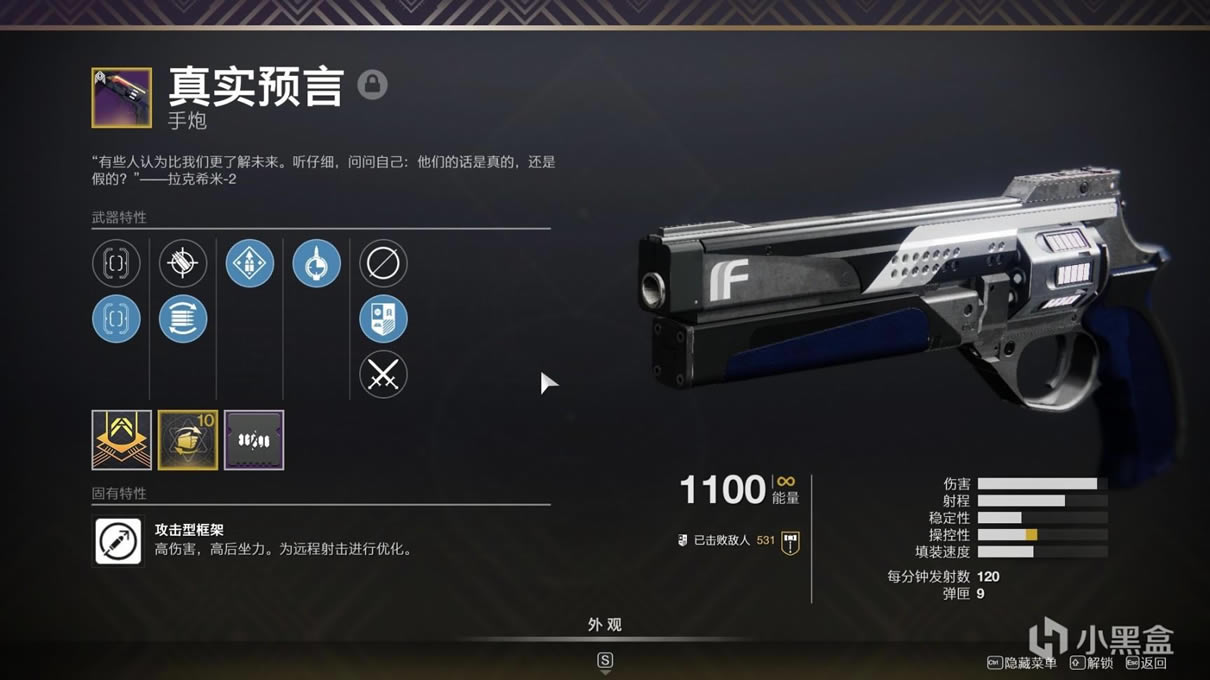Viewport: 1210px width, 680px height.
Task: Select the blue highlighted bracket sight perk
Action: [116, 320]
